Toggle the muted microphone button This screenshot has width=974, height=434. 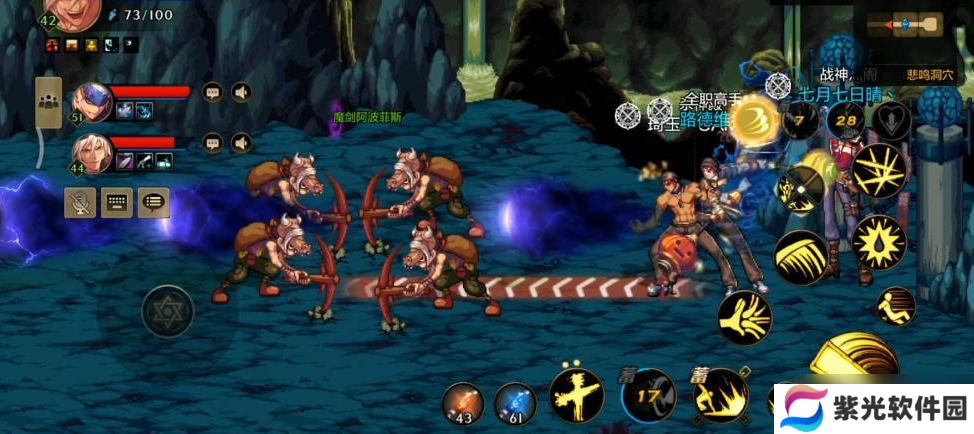pyautogui.click(x=80, y=203)
